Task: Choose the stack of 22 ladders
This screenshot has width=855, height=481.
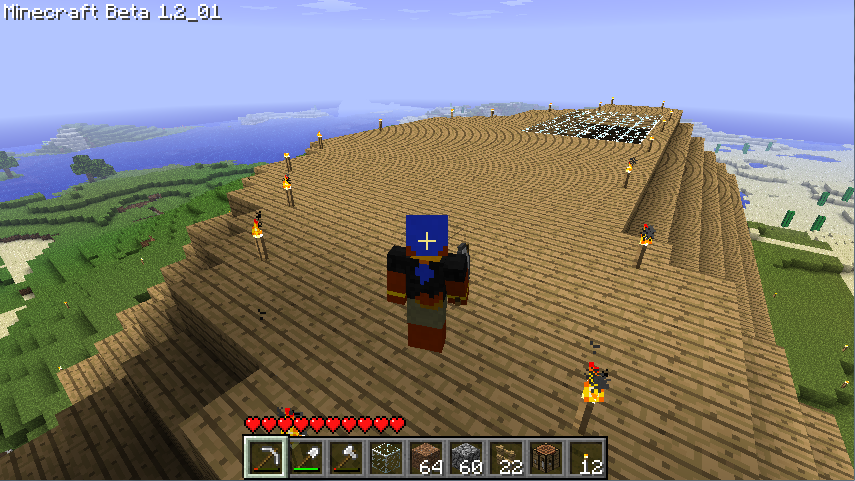Action: point(505,458)
